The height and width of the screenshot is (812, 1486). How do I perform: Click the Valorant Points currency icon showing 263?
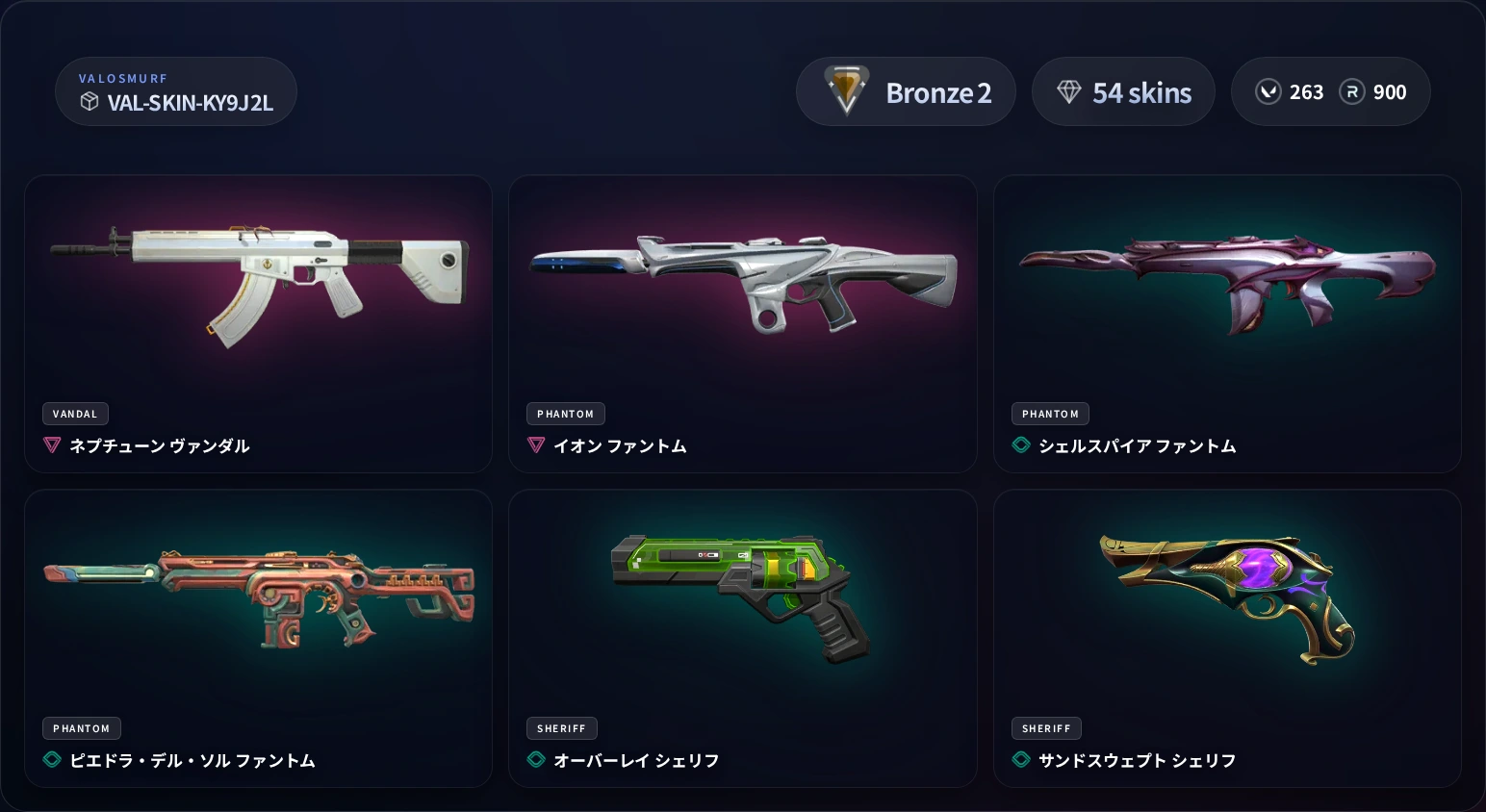point(1268,91)
